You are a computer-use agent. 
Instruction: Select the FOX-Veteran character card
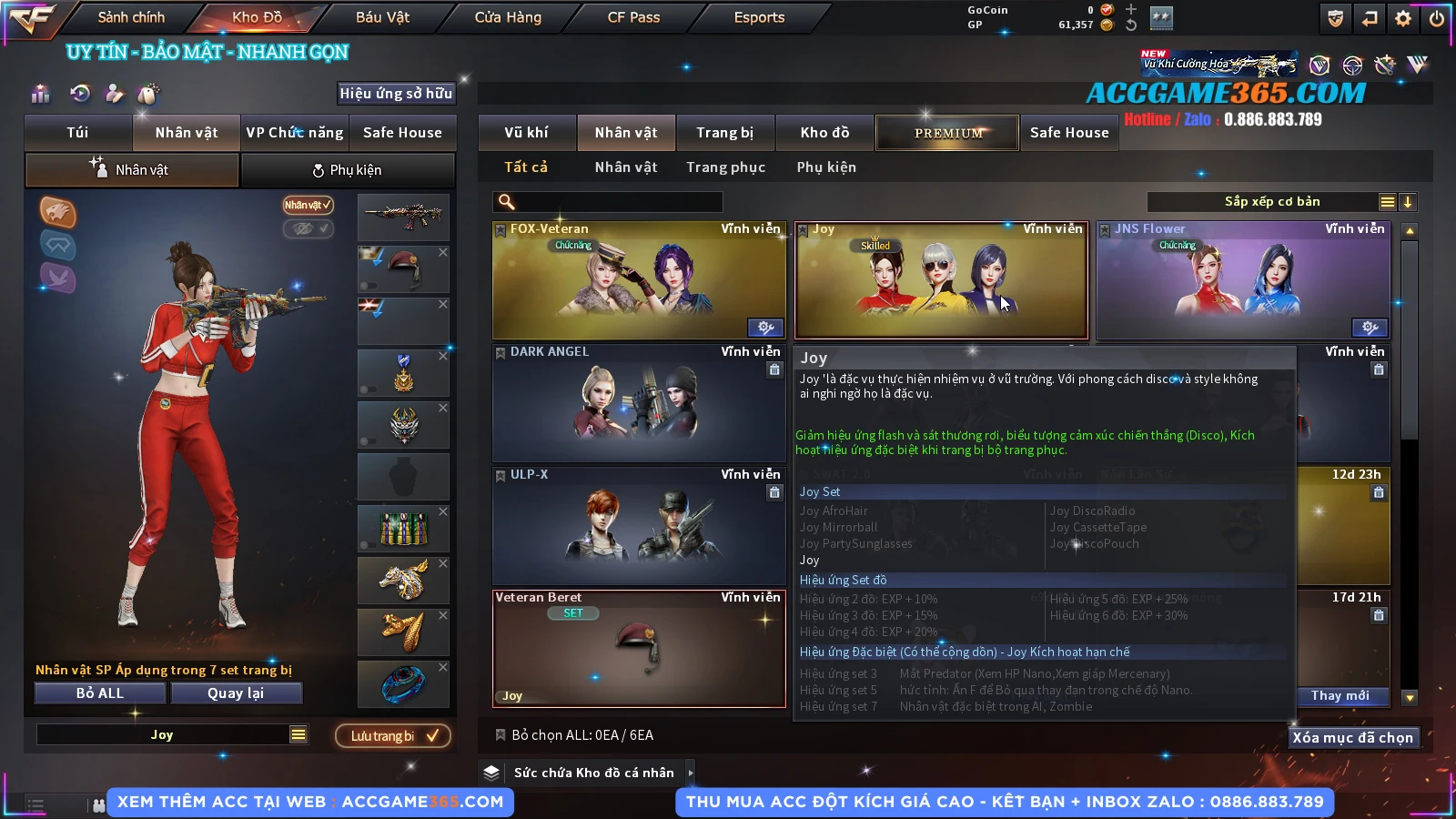(638, 280)
